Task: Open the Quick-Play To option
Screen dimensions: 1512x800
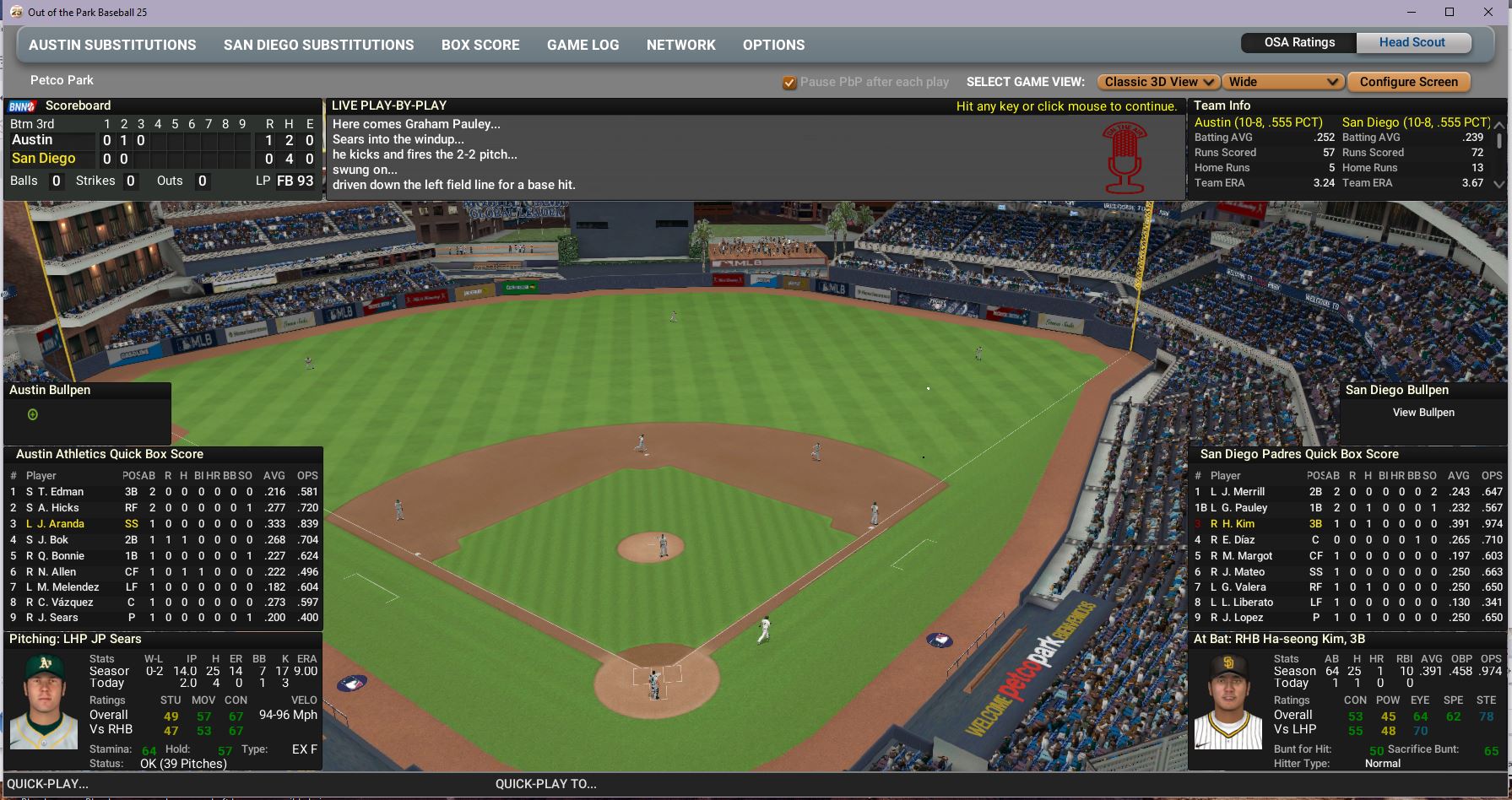Action: tap(545, 784)
